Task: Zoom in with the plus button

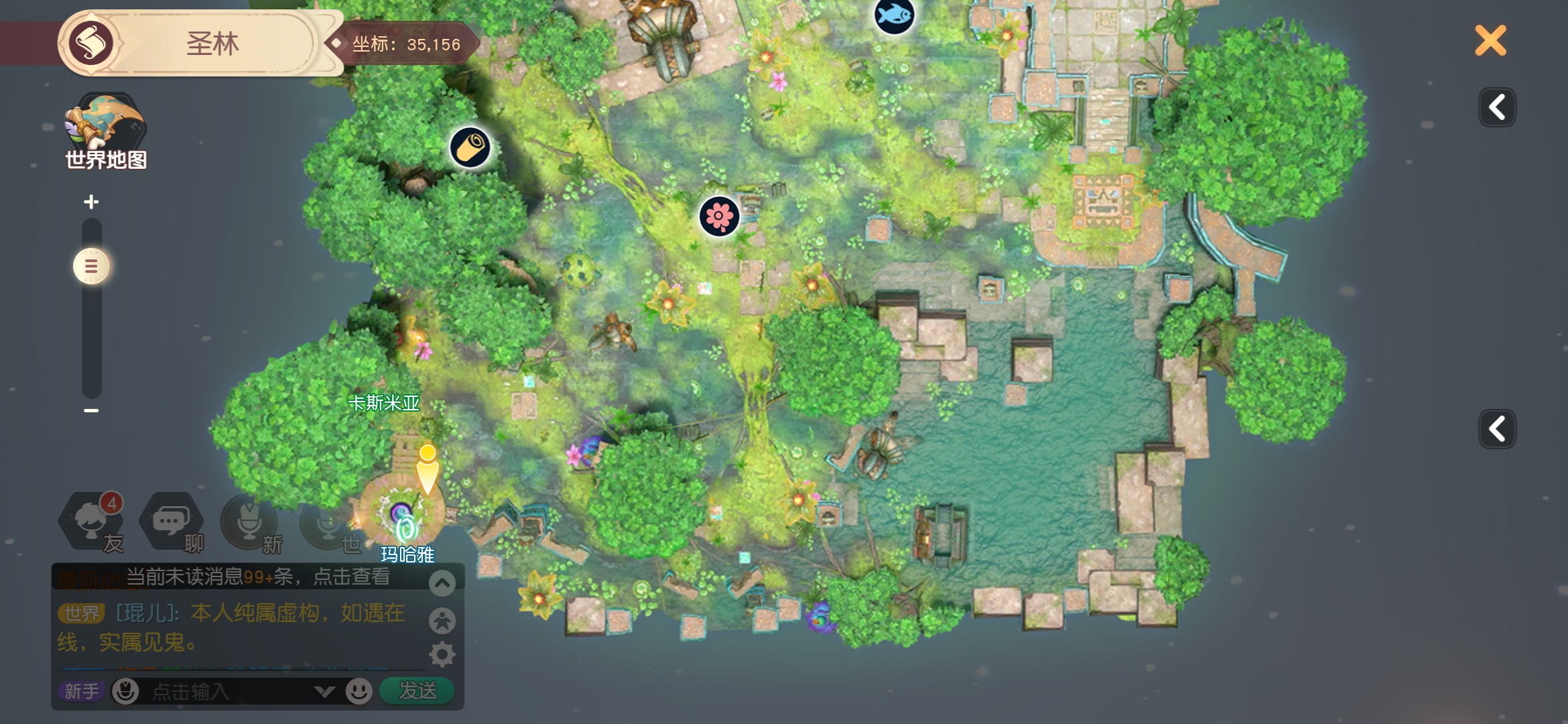Action: pyautogui.click(x=91, y=202)
